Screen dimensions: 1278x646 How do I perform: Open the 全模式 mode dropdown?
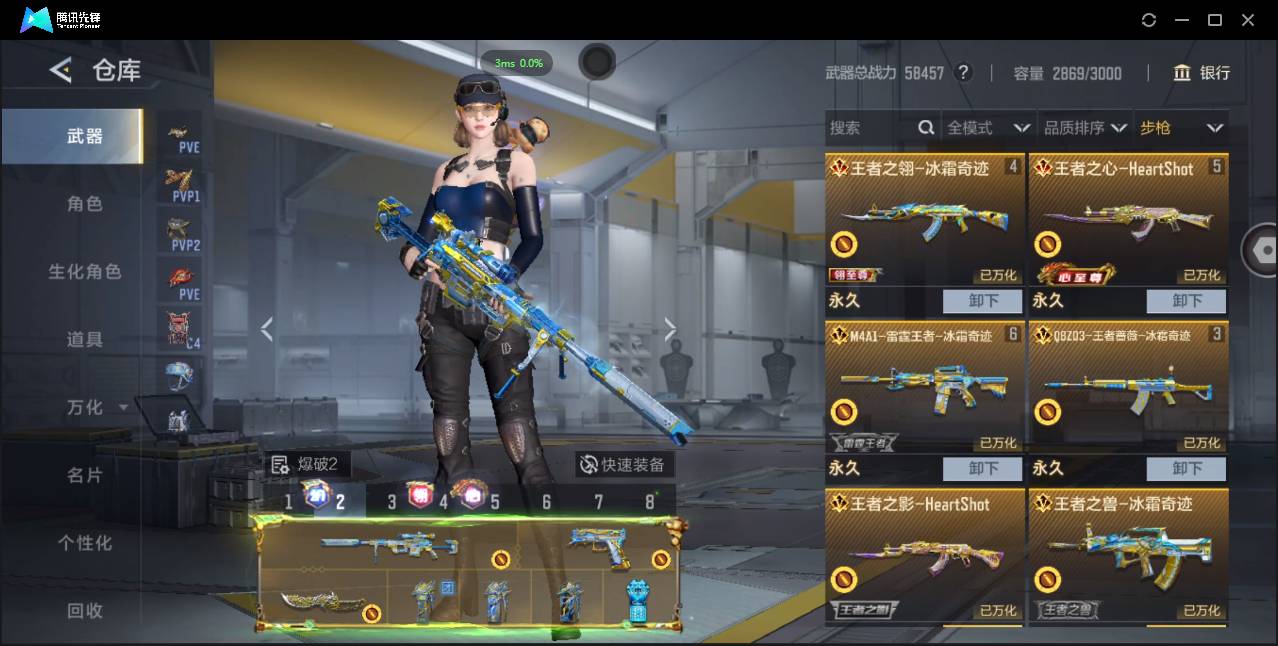pyautogui.click(x=988, y=128)
